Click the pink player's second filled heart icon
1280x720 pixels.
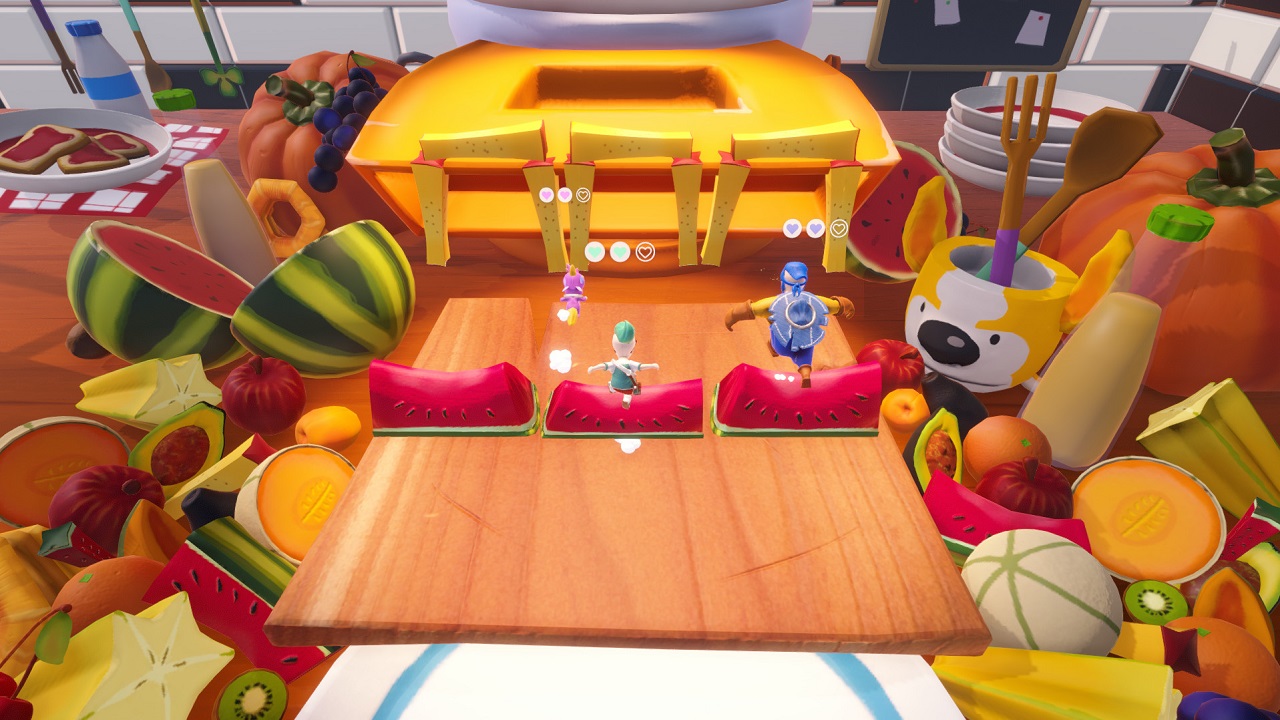pos(564,195)
